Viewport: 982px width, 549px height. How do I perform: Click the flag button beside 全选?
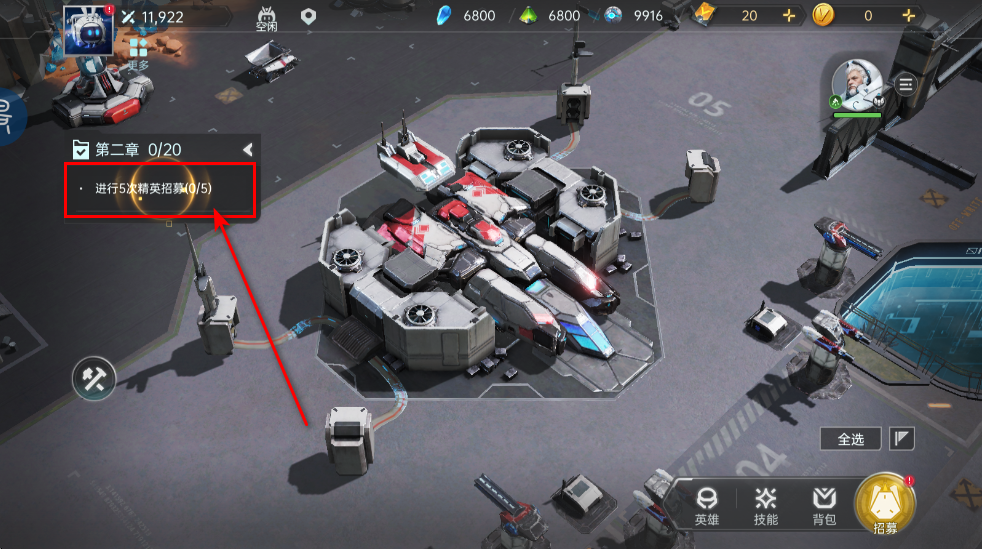click(x=903, y=438)
